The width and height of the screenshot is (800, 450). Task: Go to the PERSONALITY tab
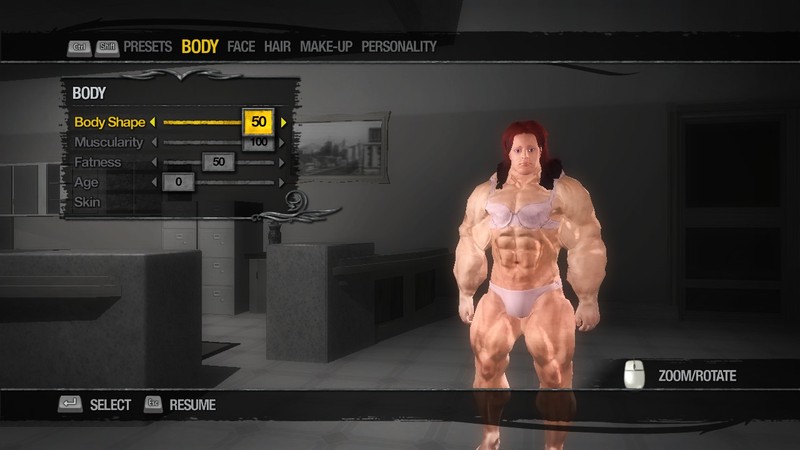399,46
